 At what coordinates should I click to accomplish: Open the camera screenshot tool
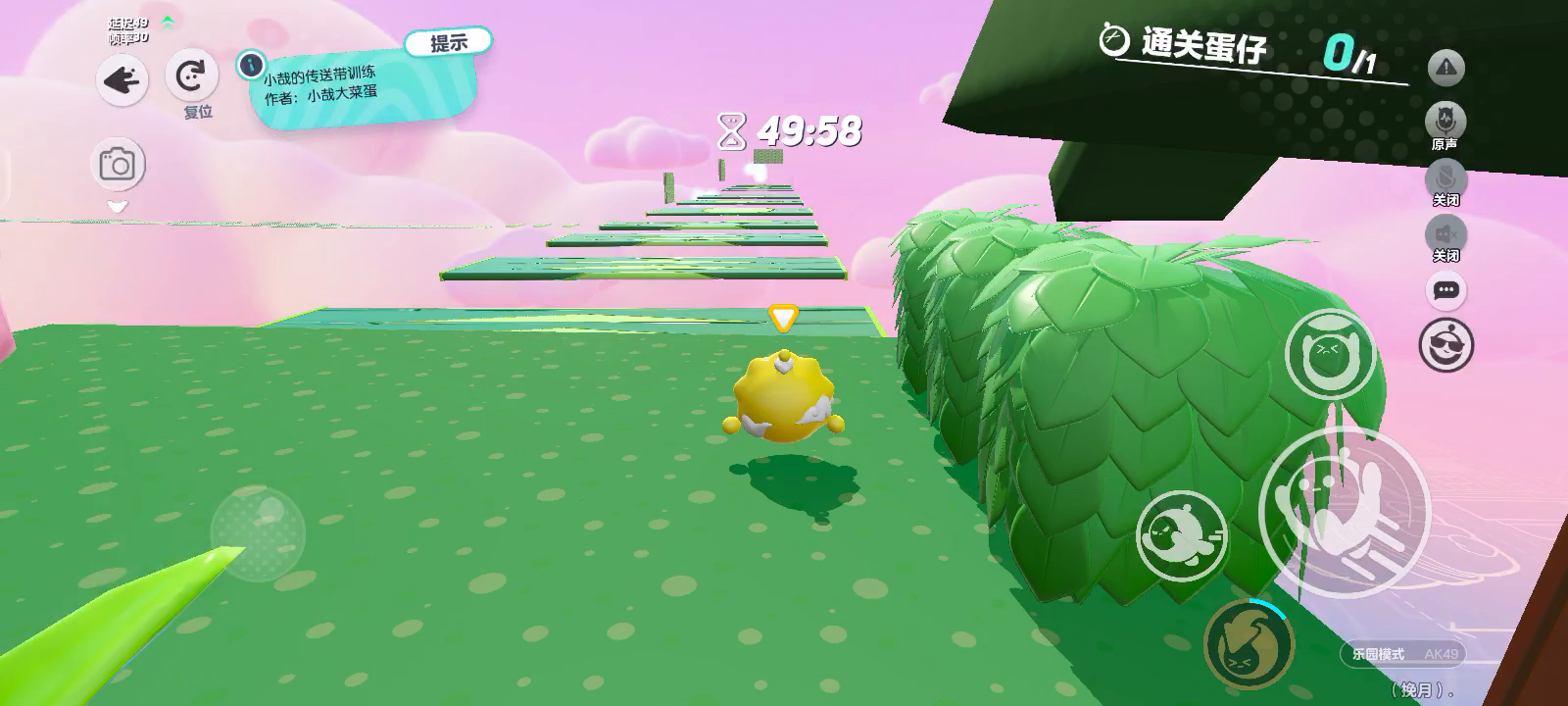118,165
